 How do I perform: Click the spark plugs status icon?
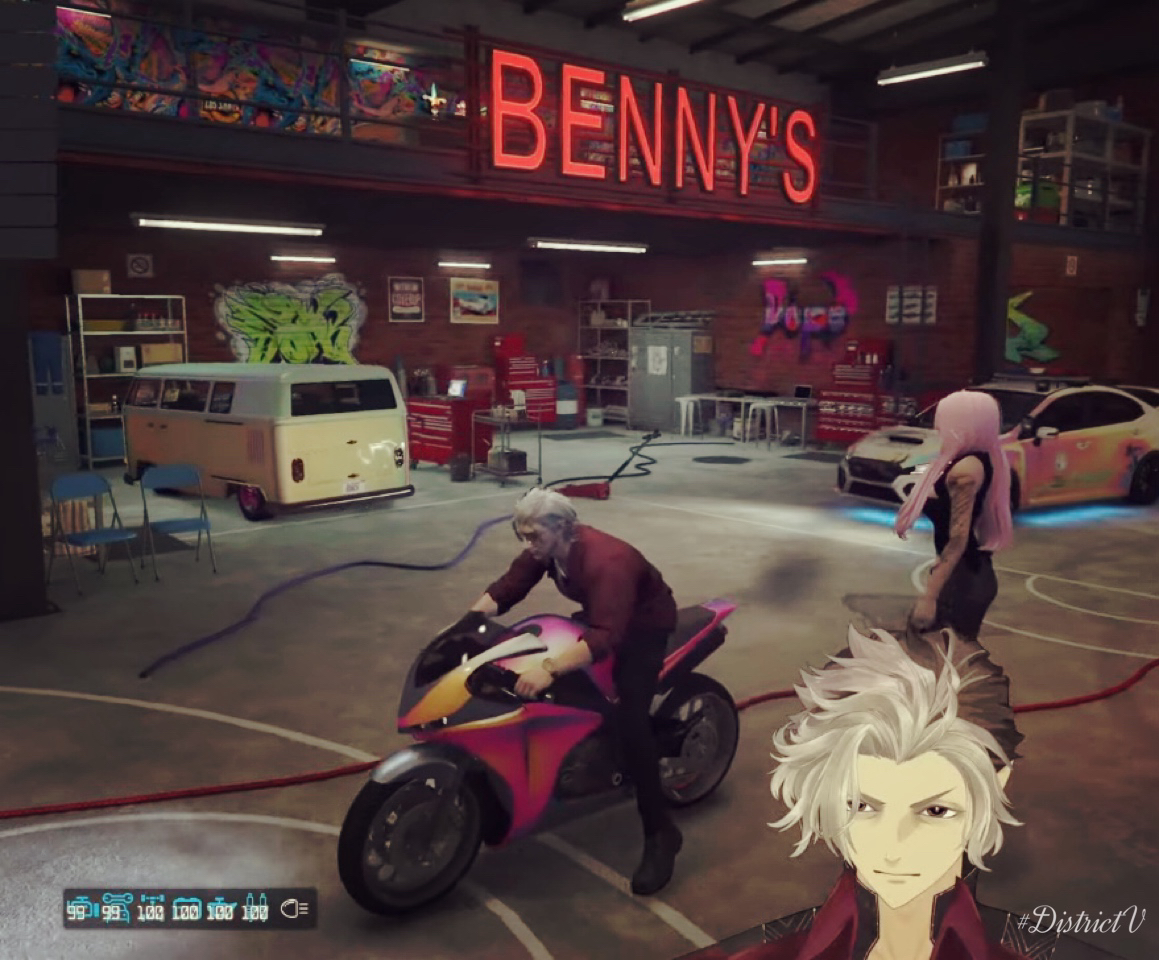tap(255, 907)
